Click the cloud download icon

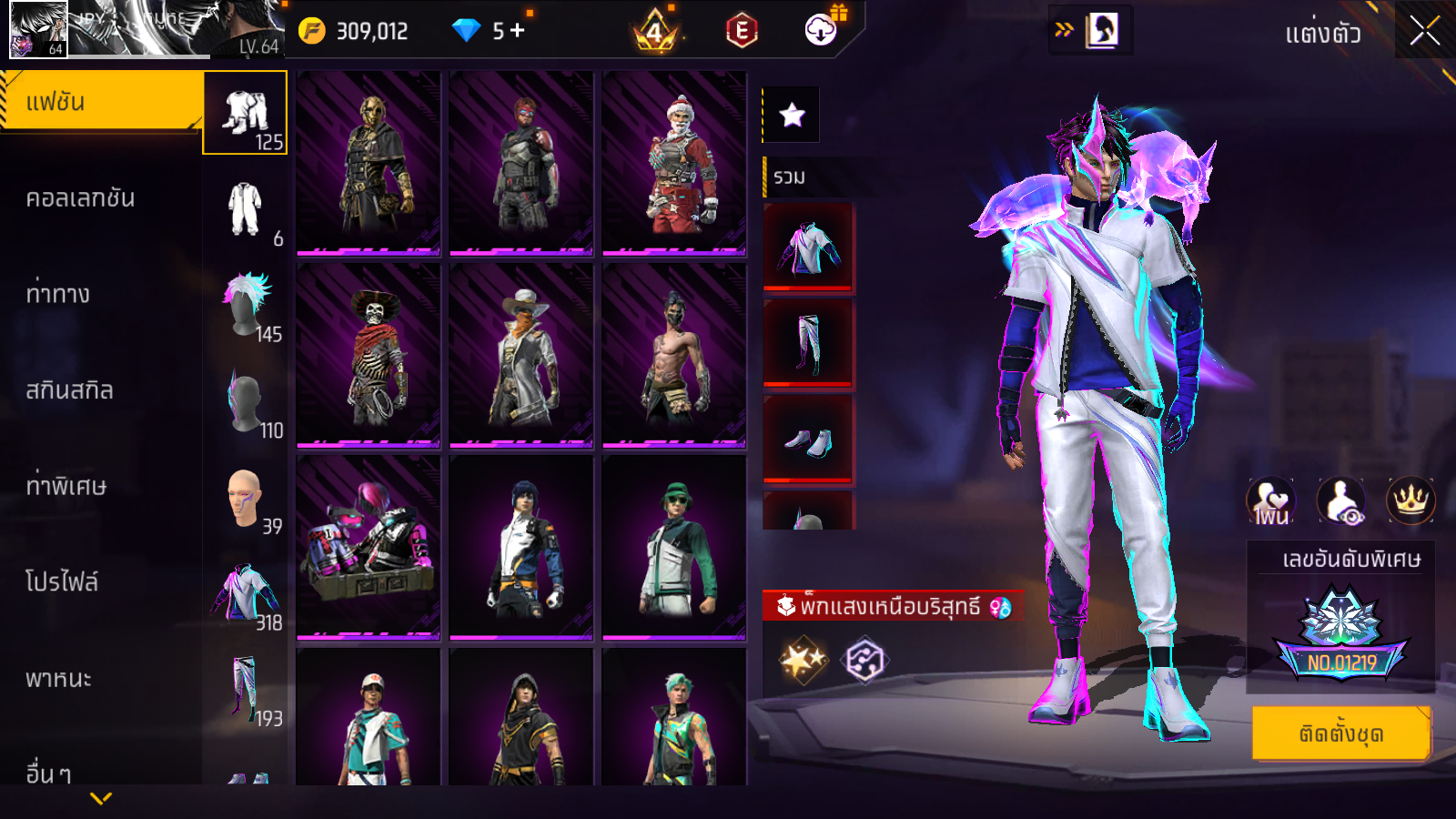pyautogui.click(x=821, y=31)
